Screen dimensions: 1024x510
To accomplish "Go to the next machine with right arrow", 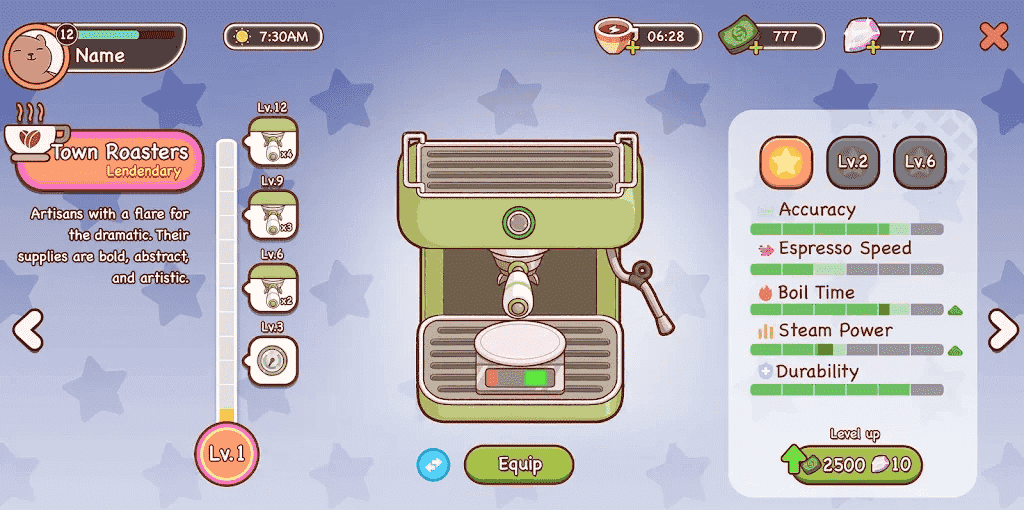I will (1001, 329).
